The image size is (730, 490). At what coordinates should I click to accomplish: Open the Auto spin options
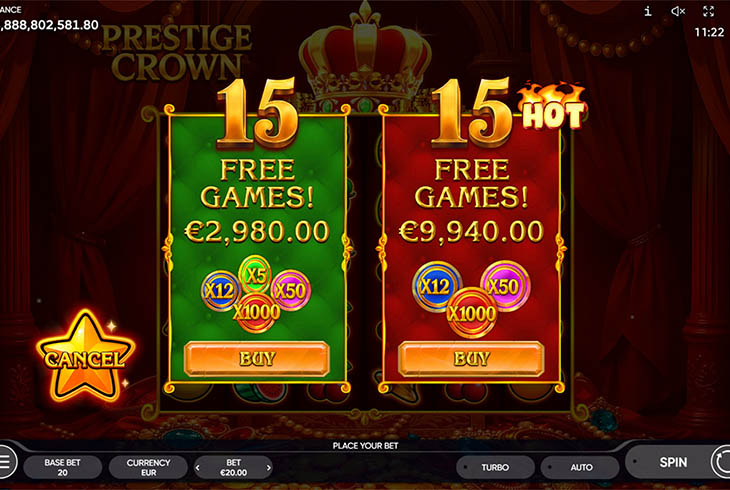pyautogui.click(x=581, y=467)
